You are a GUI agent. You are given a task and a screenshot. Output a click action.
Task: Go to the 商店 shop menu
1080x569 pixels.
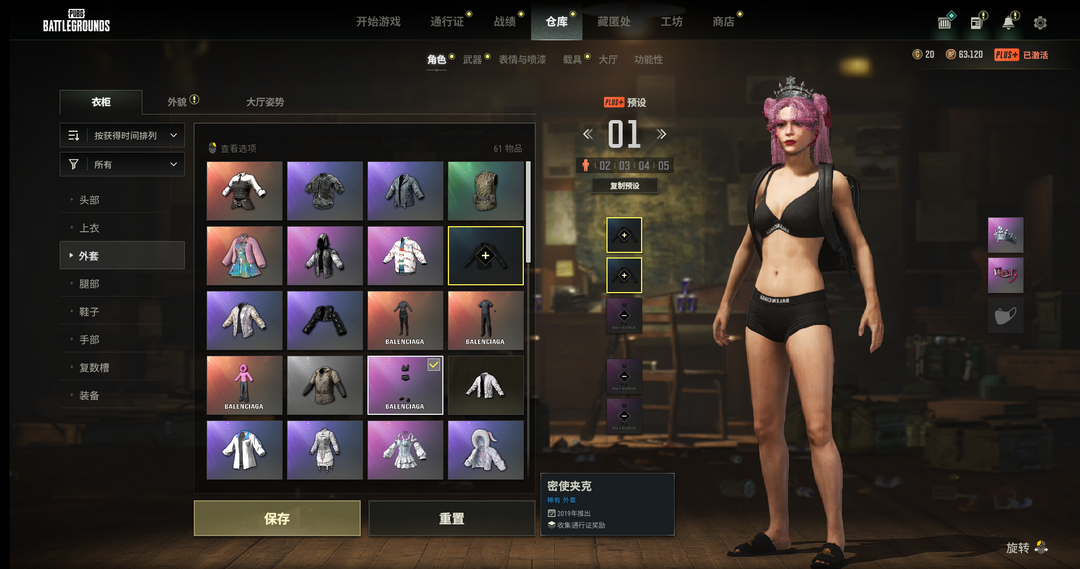click(x=723, y=22)
